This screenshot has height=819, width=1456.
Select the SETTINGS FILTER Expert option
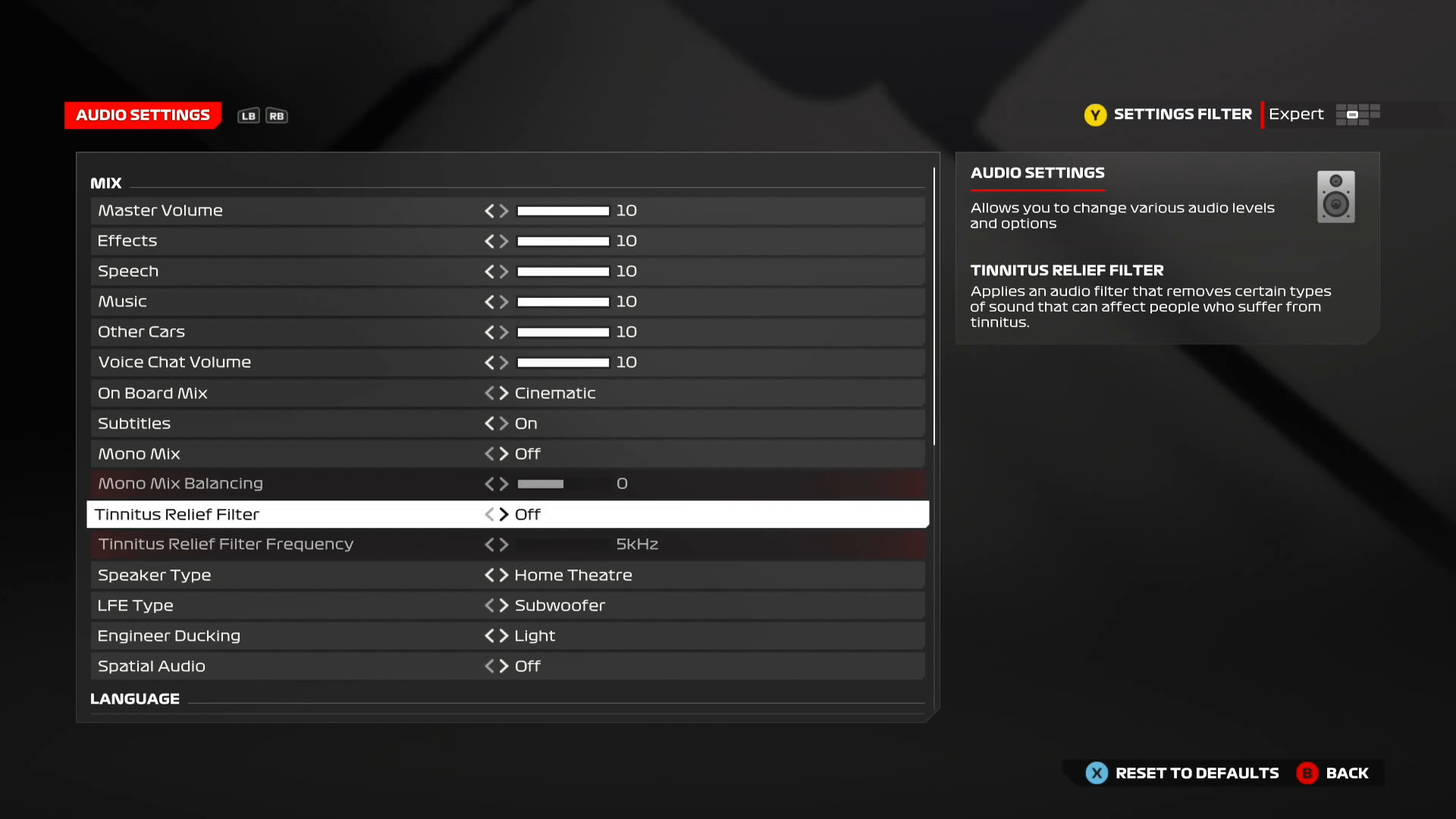pos(1295,115)
